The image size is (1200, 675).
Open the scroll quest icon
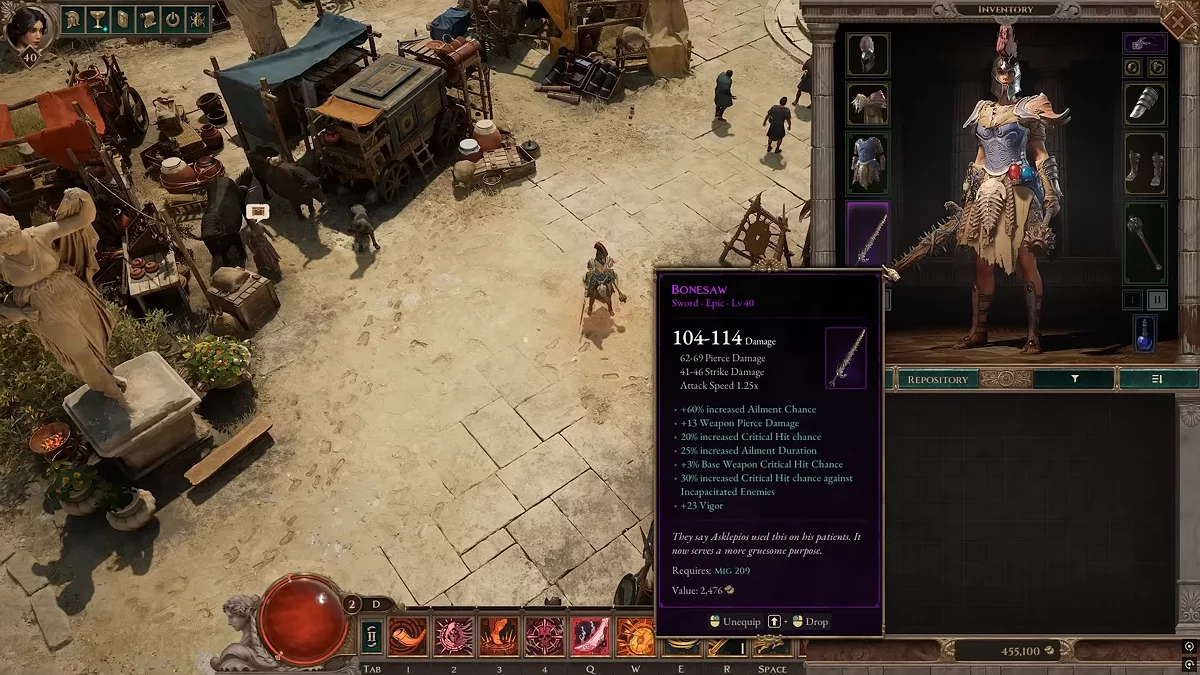click(147, 19)
